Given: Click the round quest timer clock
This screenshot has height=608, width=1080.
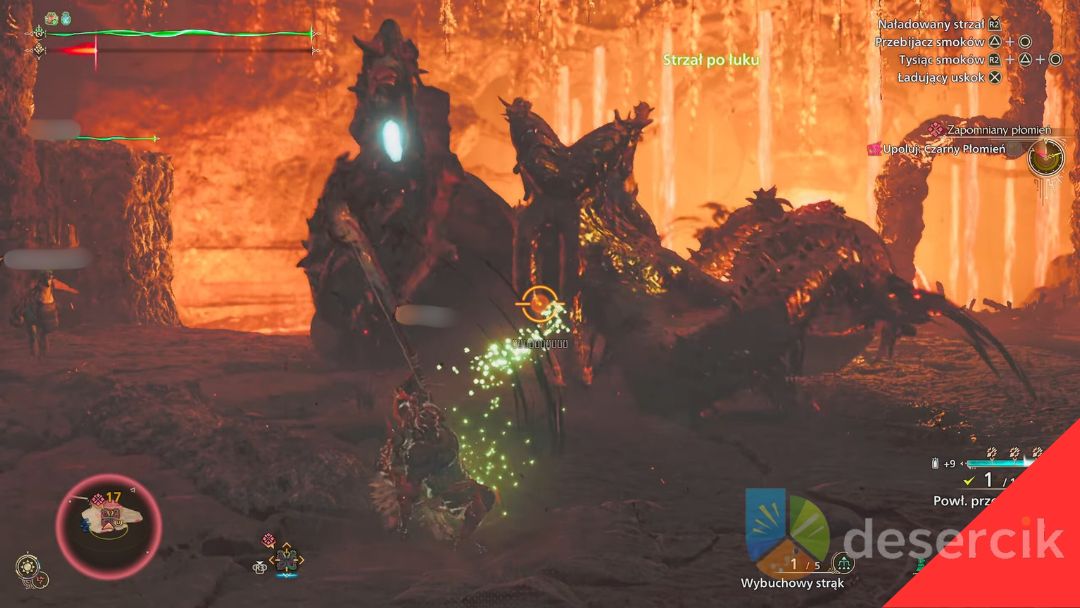Looking at the screenshot, I should pos(1046,156).
